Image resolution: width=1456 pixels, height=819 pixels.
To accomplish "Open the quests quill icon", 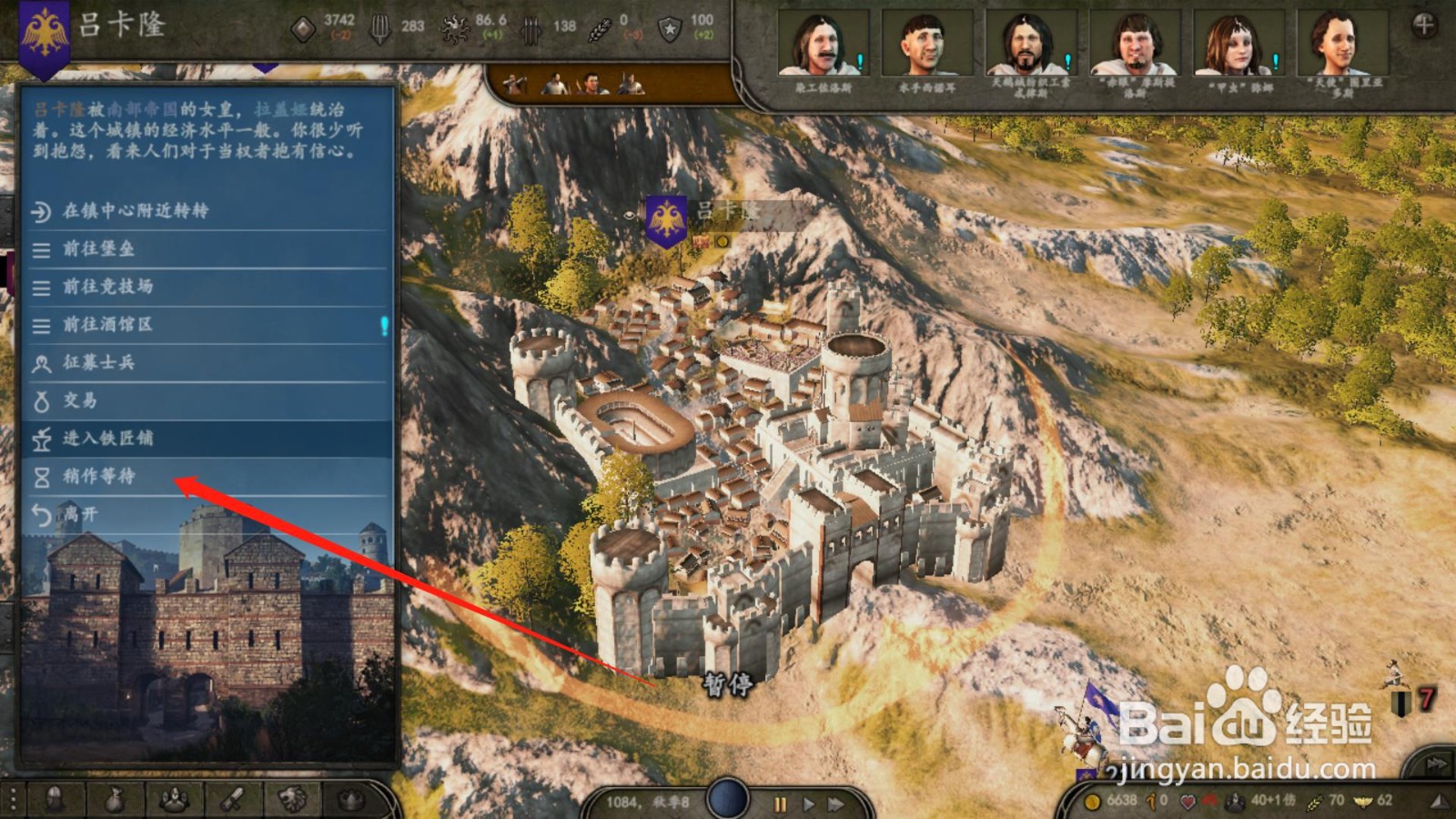I will click(x=233, y=800).
